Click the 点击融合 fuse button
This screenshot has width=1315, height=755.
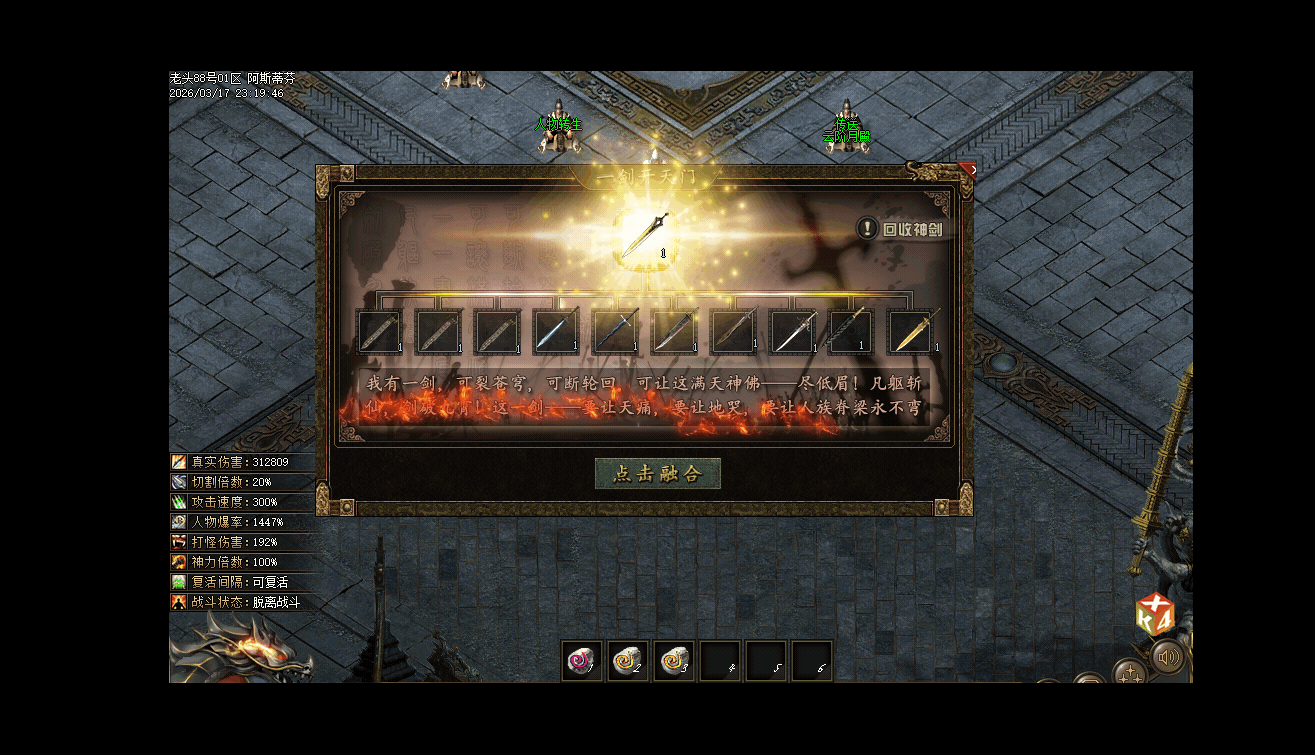coord(657,473)
